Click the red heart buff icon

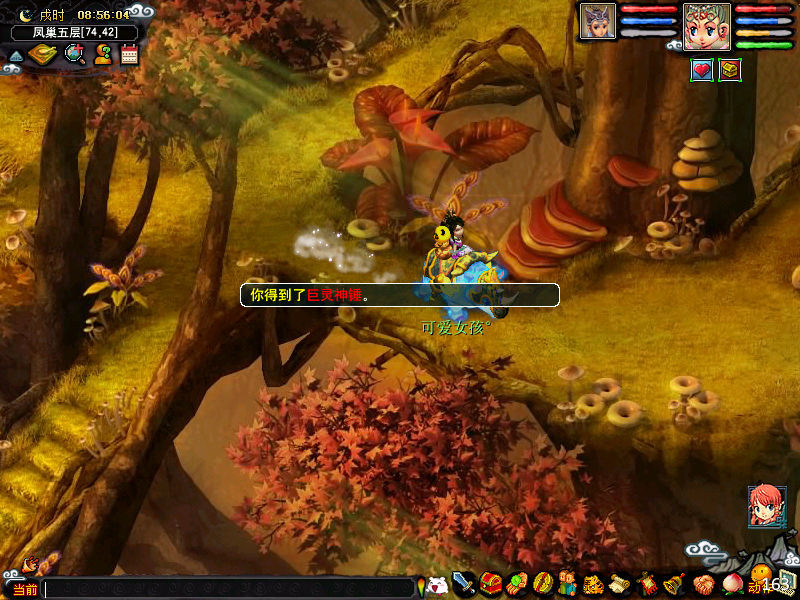pos(702,70)
